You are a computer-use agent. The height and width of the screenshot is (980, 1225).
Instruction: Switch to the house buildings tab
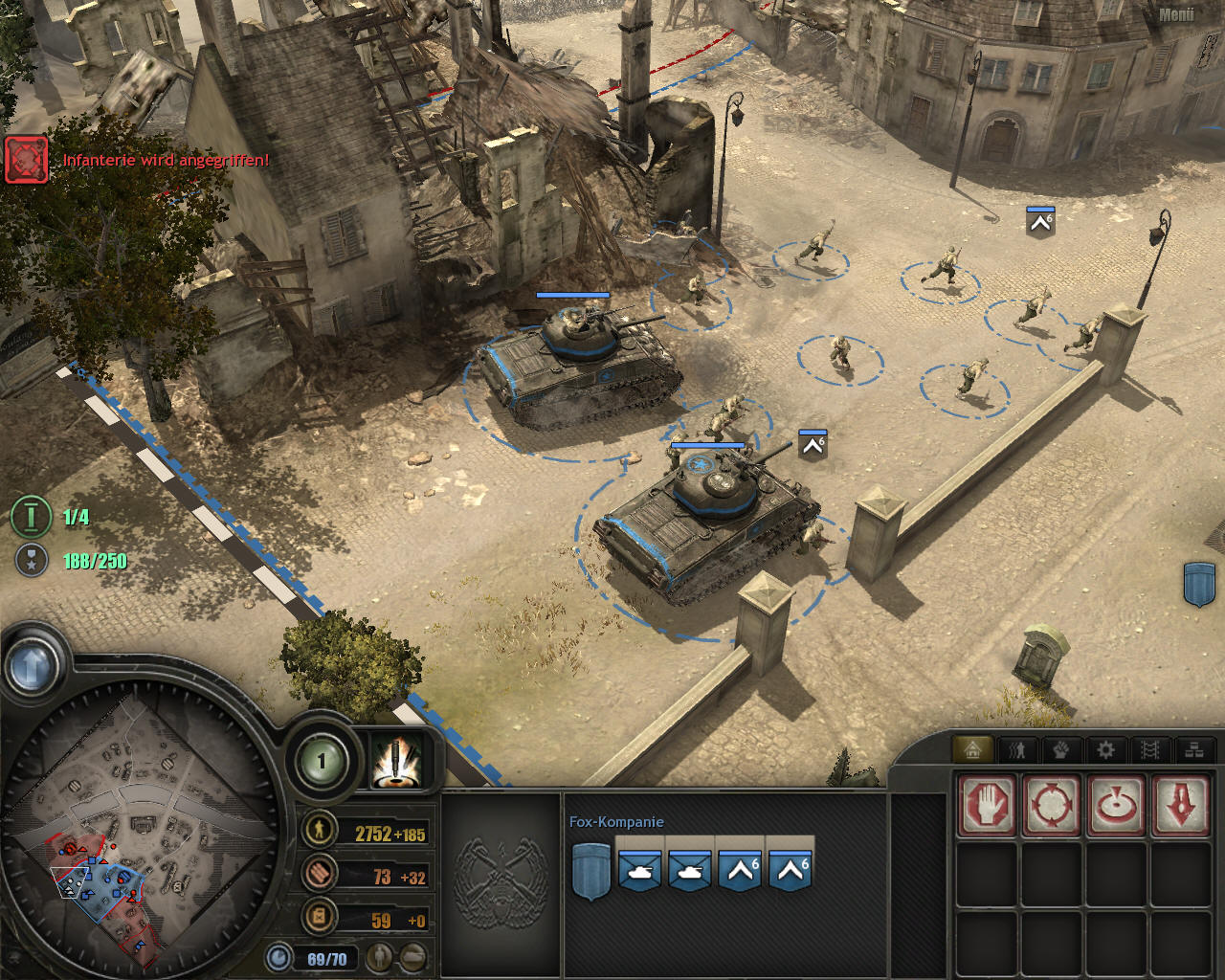coord(972,749)
